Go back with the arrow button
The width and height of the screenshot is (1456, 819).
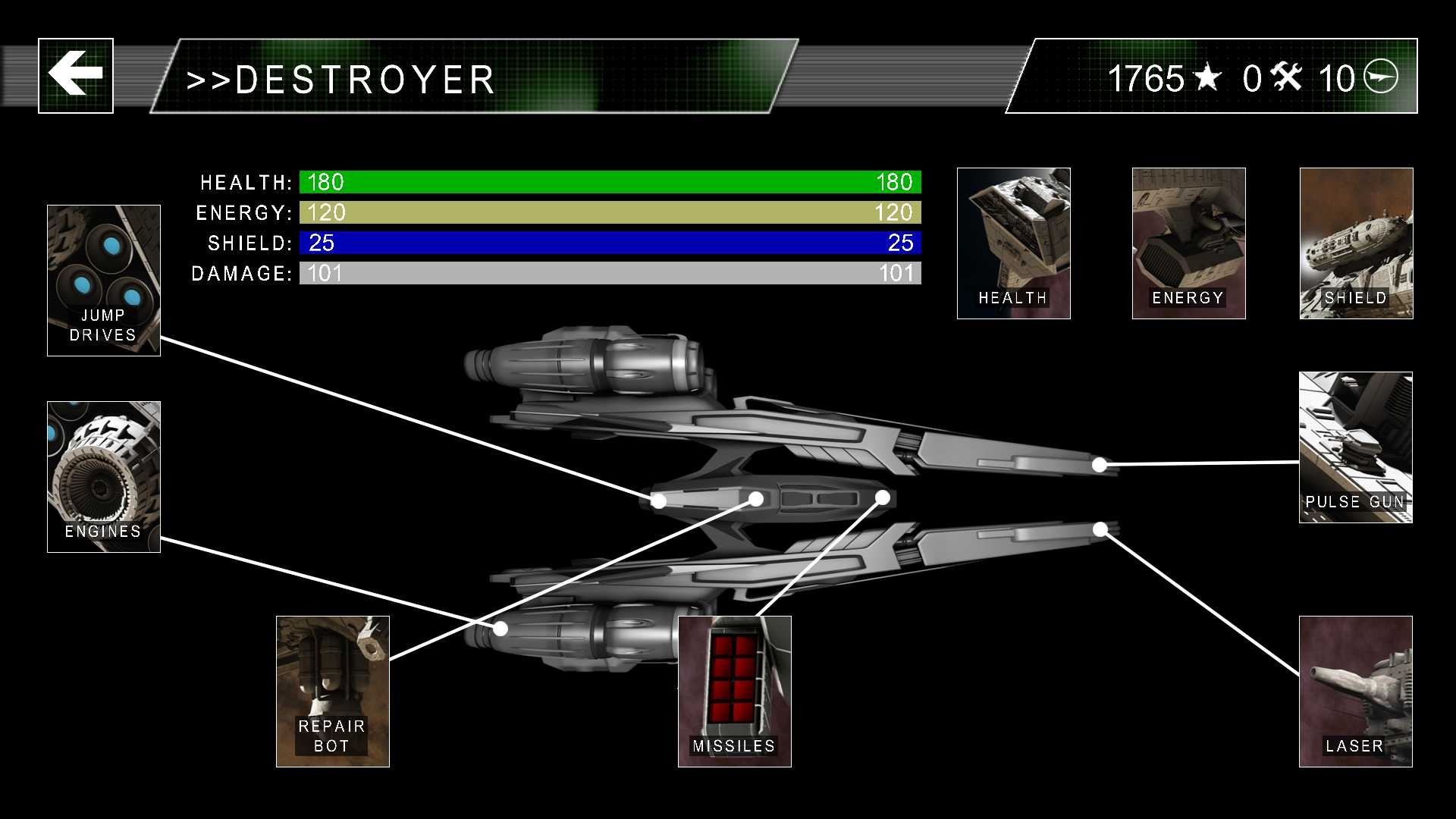76,76
